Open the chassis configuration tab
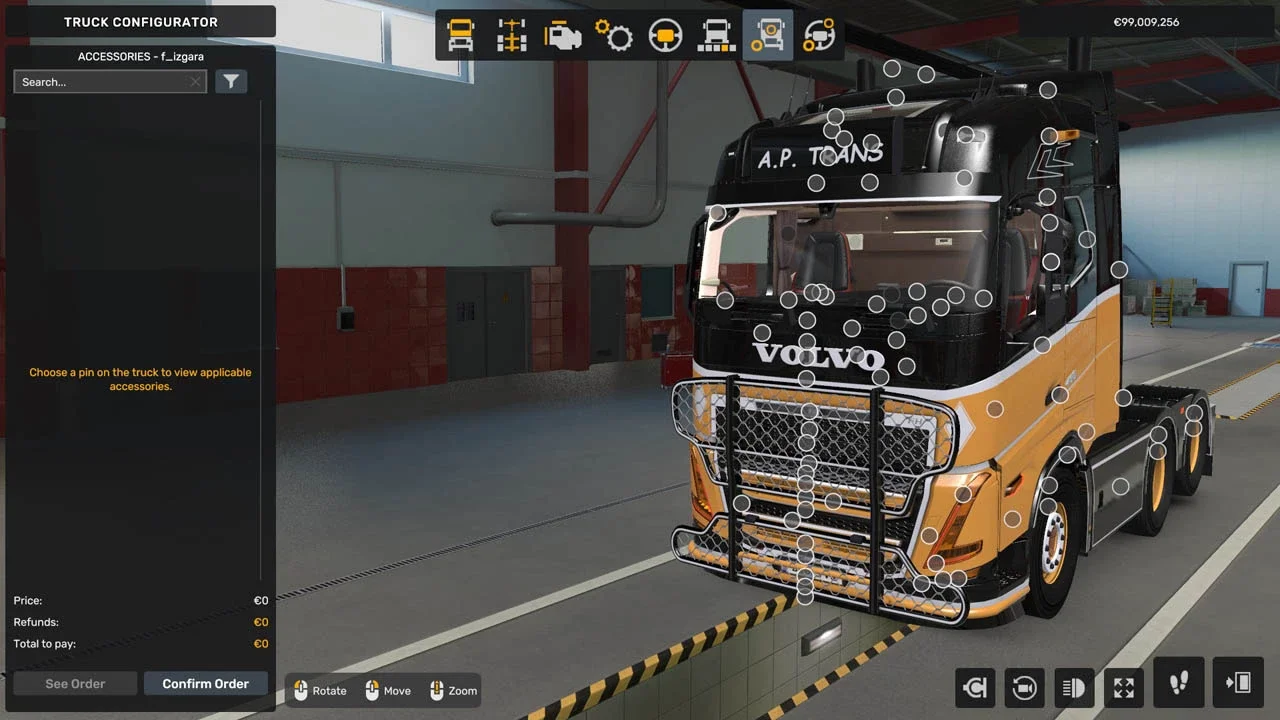Screen dimensions: 1280x720 coord(512,36)
